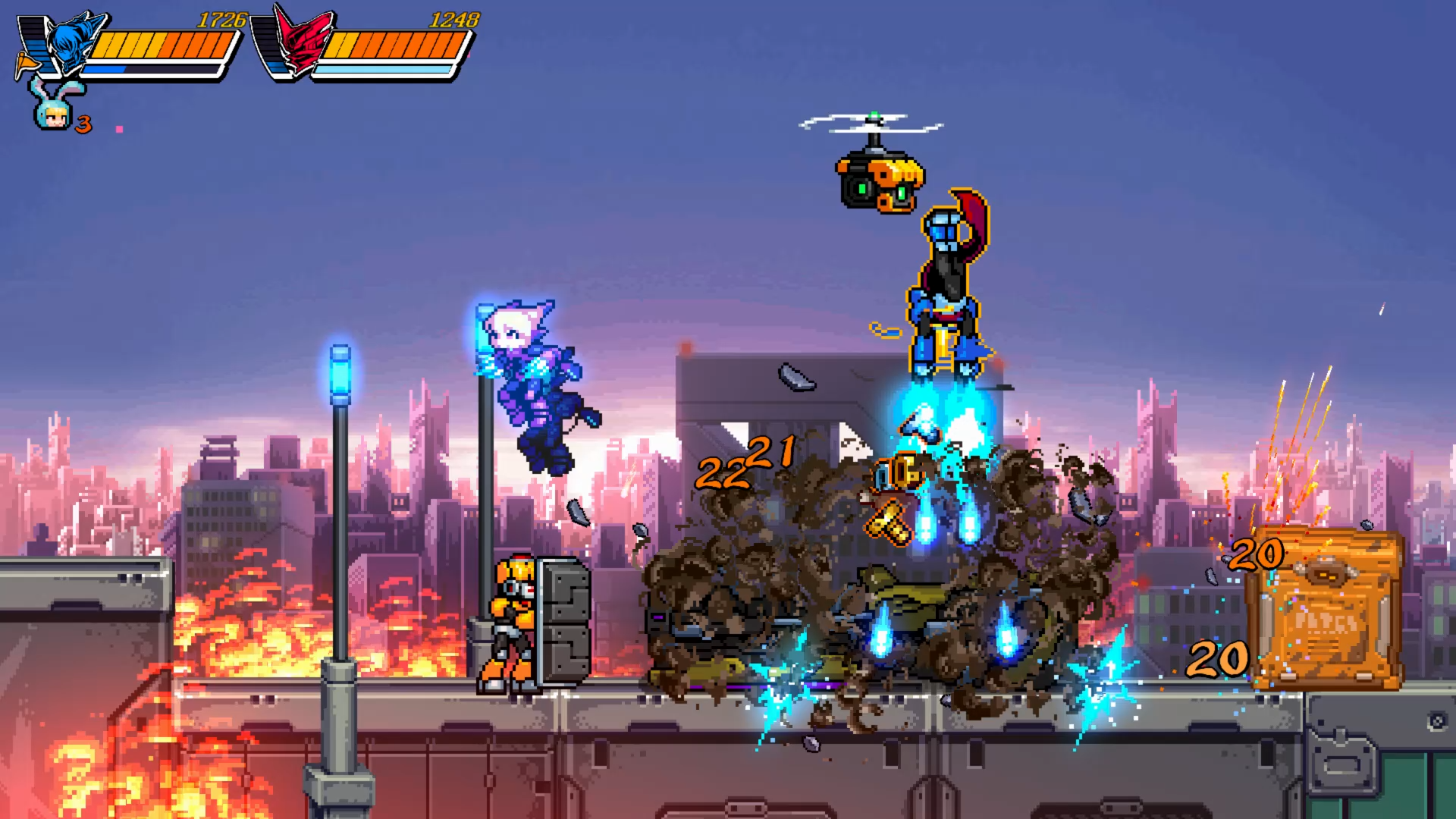Viewport: 1456px width, 819px height.
Task: Click the blue-haired player one portrait
Action: (x=74, y=43)
